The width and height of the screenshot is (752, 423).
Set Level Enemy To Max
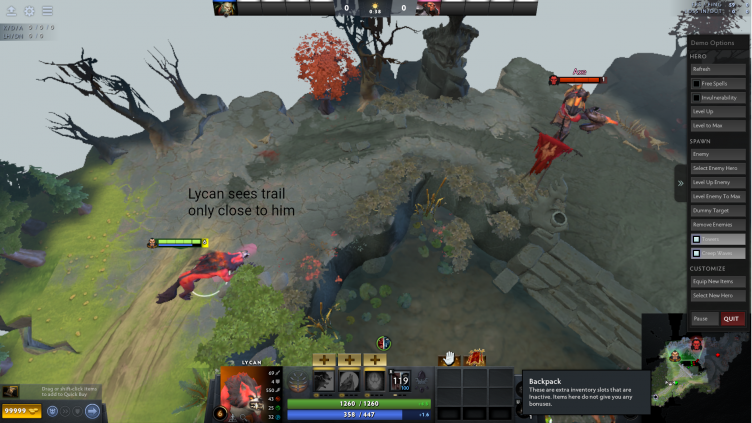click(x=717, y=196)
